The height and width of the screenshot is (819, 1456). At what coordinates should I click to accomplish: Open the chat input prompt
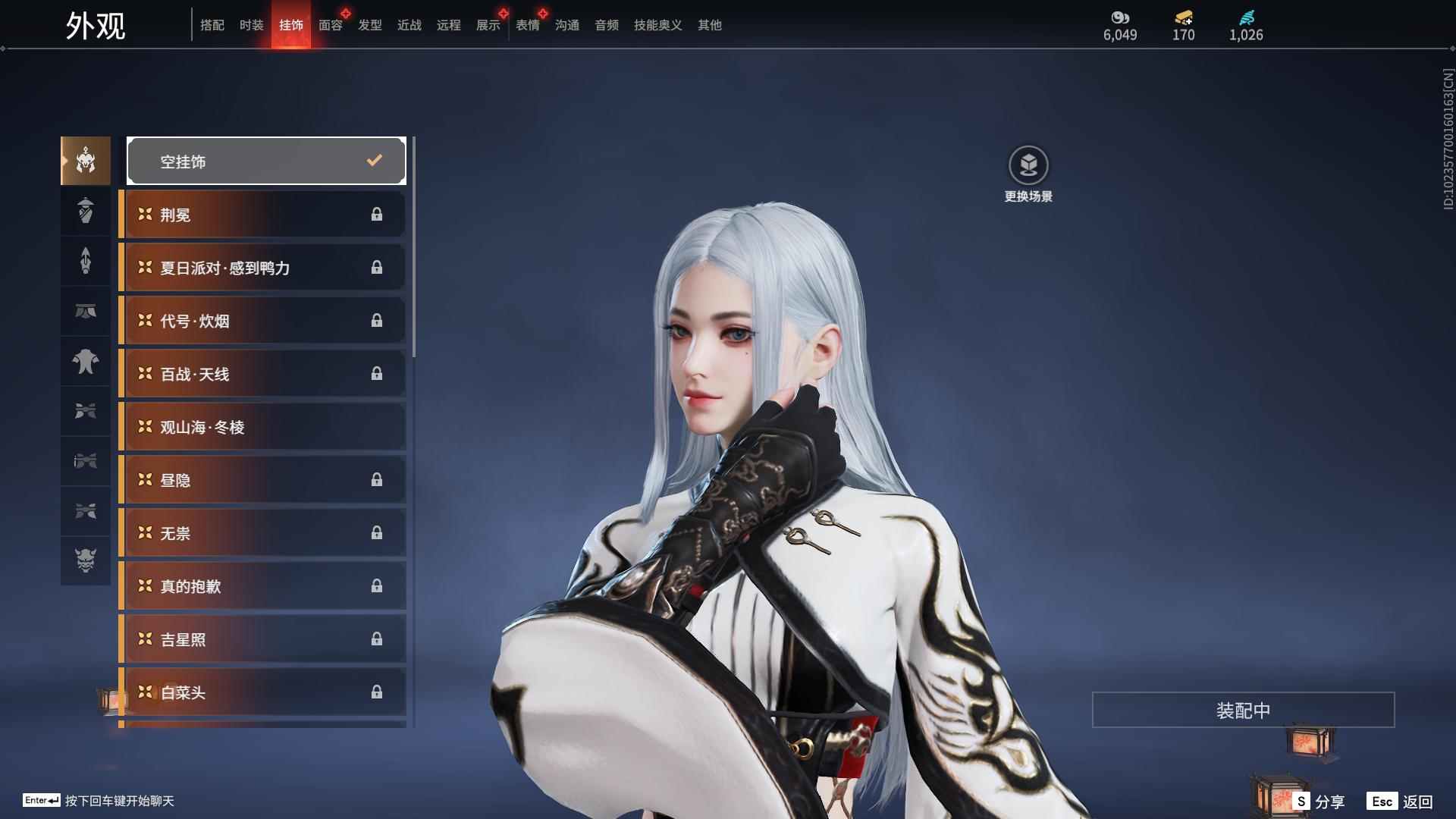click(x=99, y=801)
